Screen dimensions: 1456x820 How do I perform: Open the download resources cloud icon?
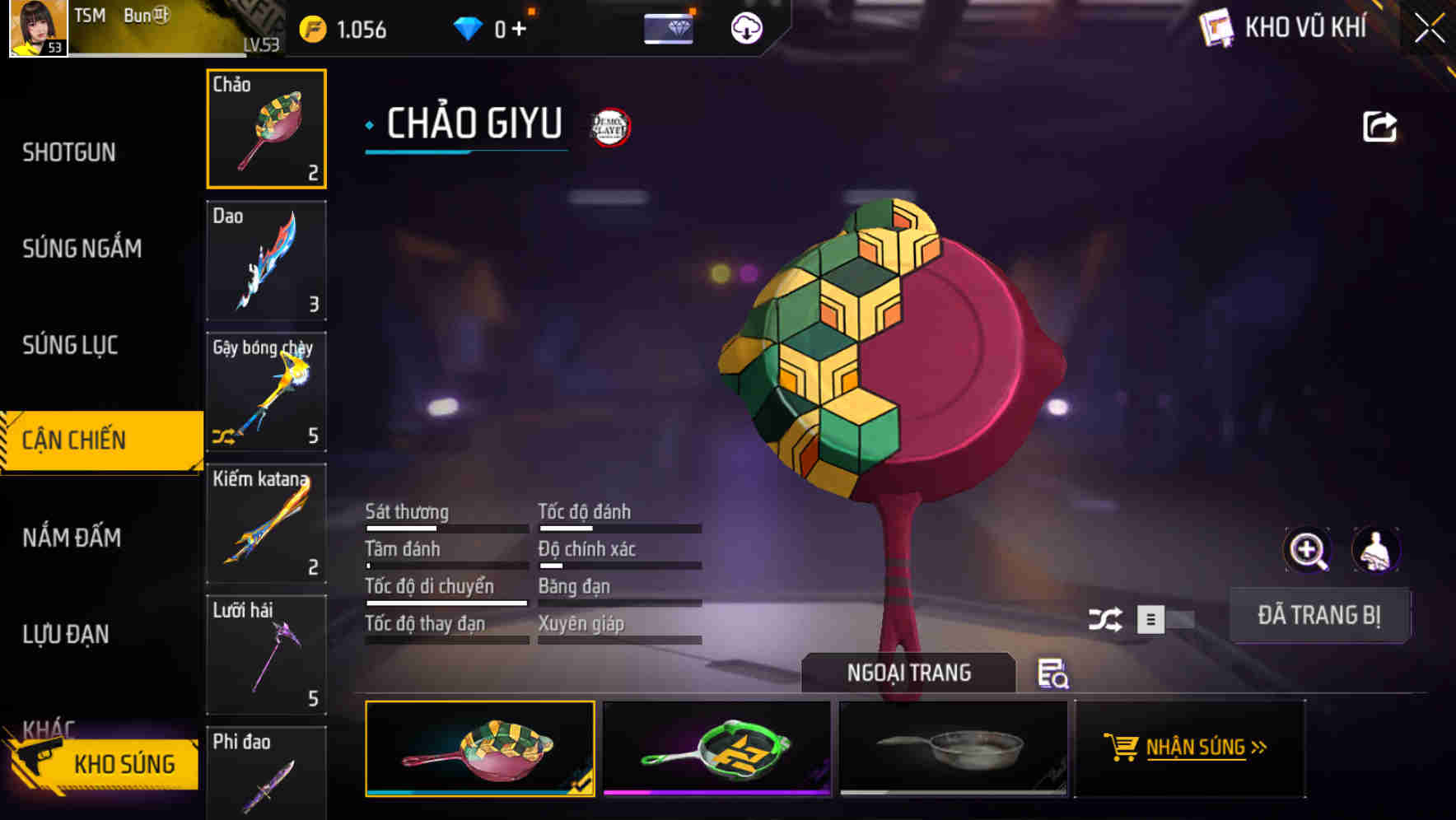(x=746, y=27)
